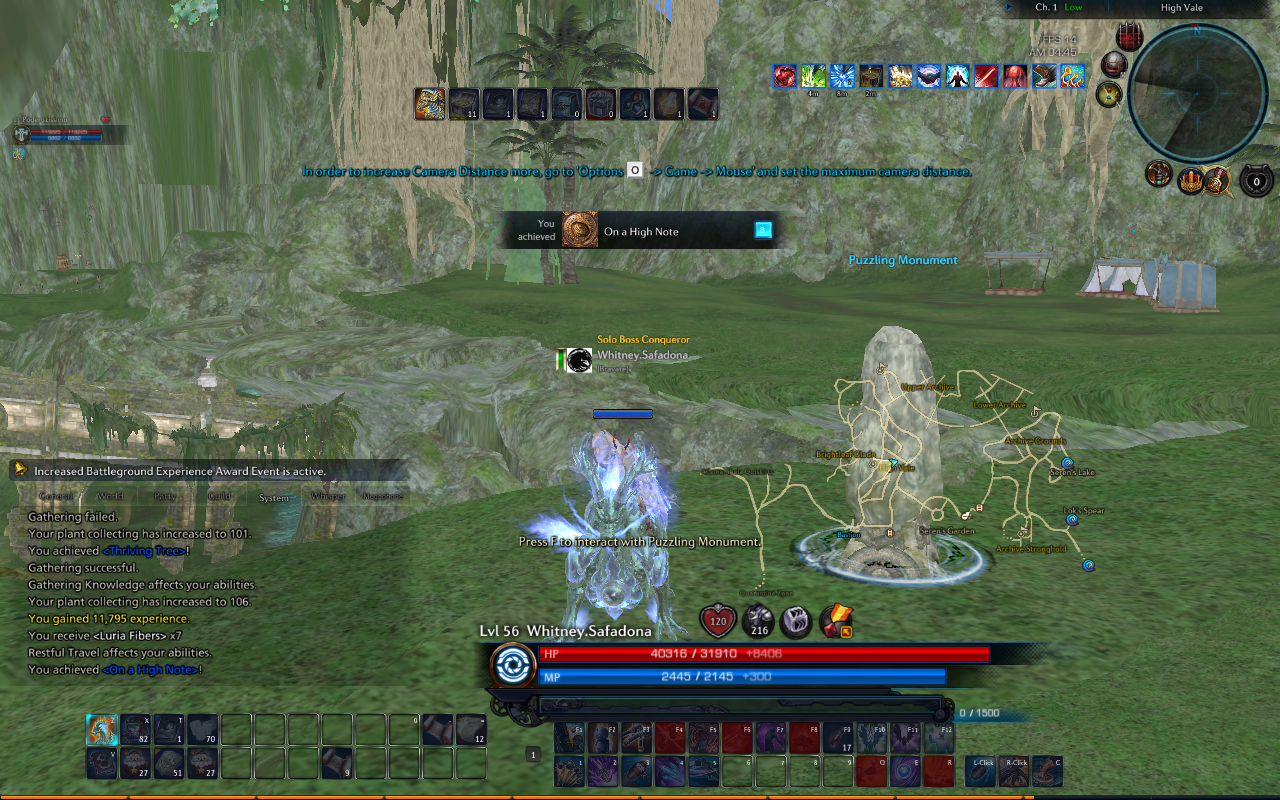Image resolution: width=1280 pixels, height=800 pixels.
Task: Click the bell icon on the Battleground event banner
Action: pyautogui.click(x=19, y=470)
